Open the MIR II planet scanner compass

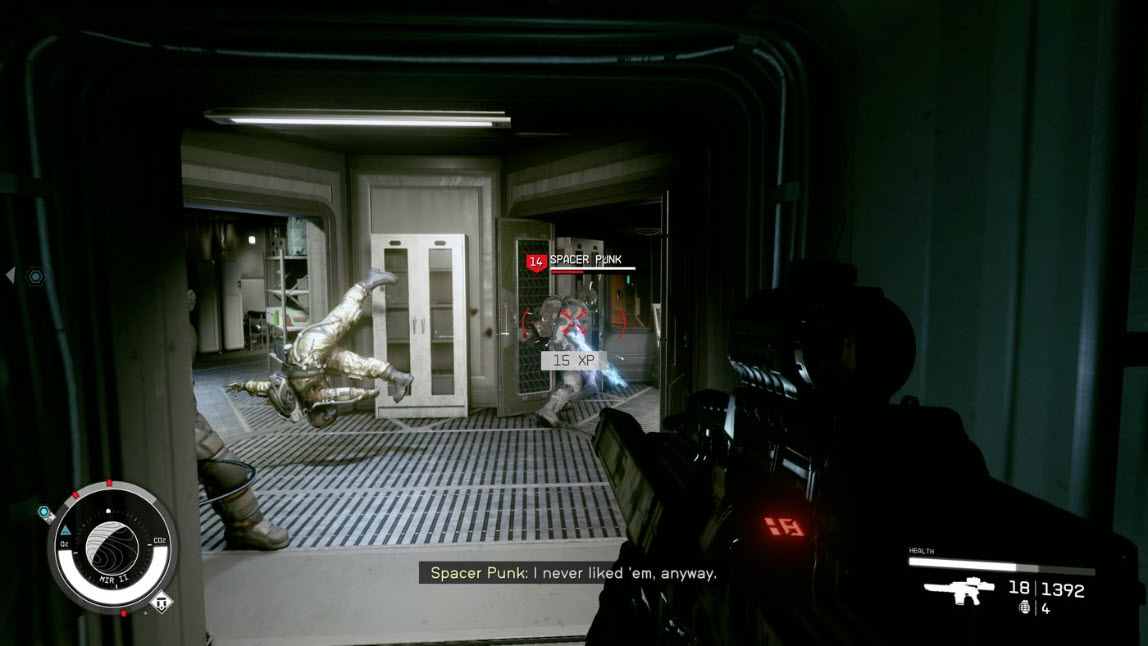(112, 546)
